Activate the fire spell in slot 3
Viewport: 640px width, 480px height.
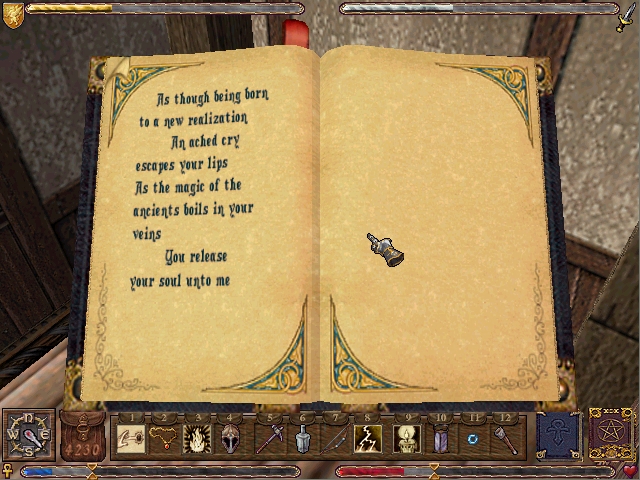(x=195, y=438)
